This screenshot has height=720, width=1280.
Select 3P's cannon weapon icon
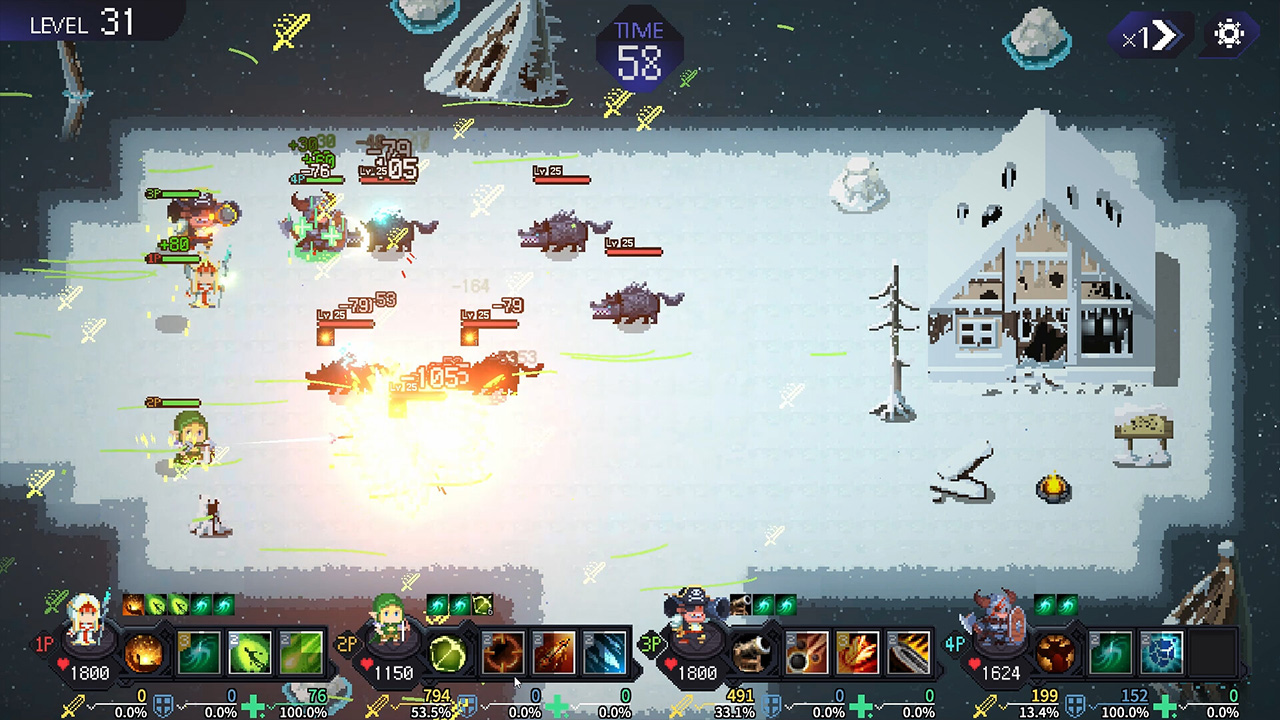point(750,655)
